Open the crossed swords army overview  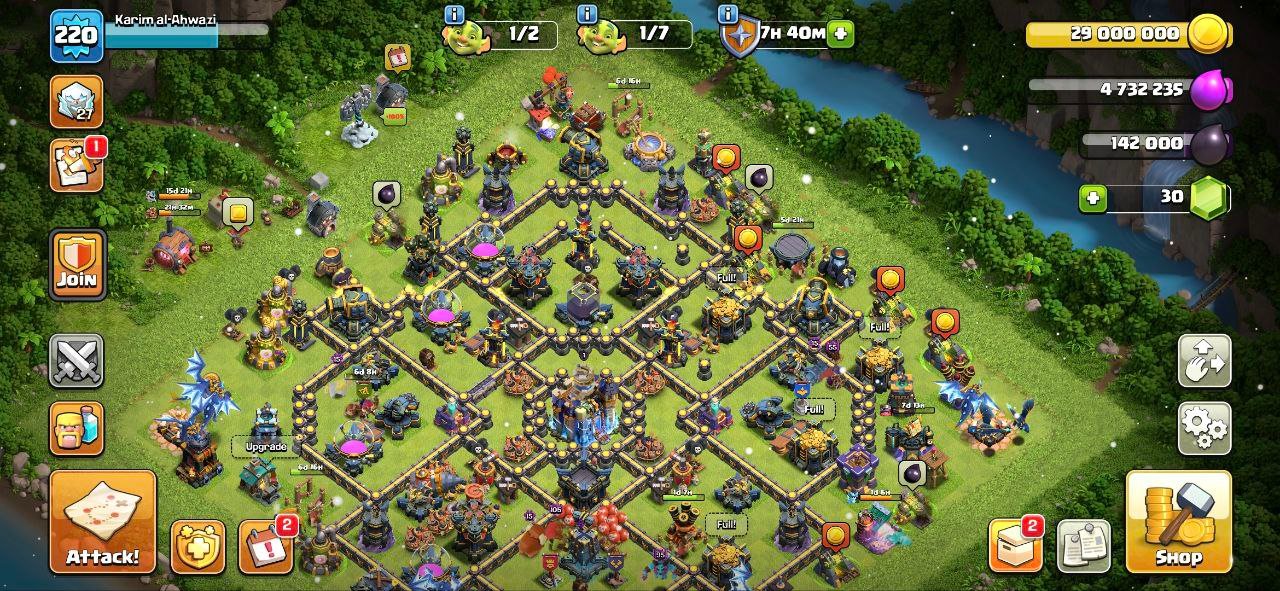pyautogui.click(x=77, y=361)
